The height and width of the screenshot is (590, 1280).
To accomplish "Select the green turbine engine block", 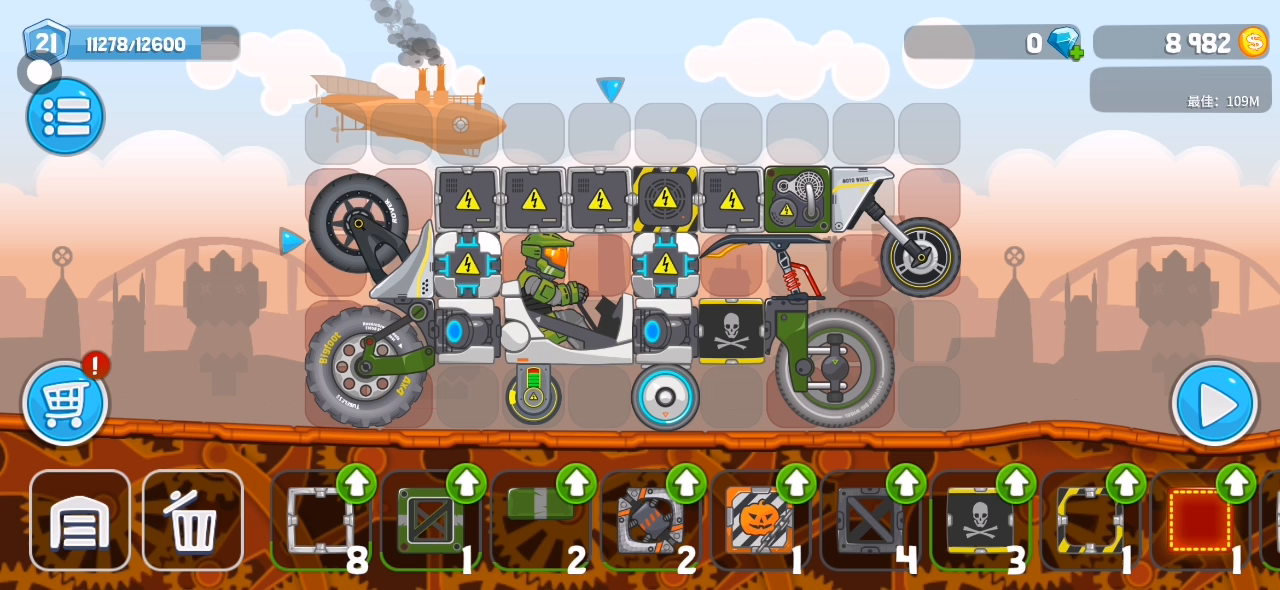I will click(x=797, y=199).
